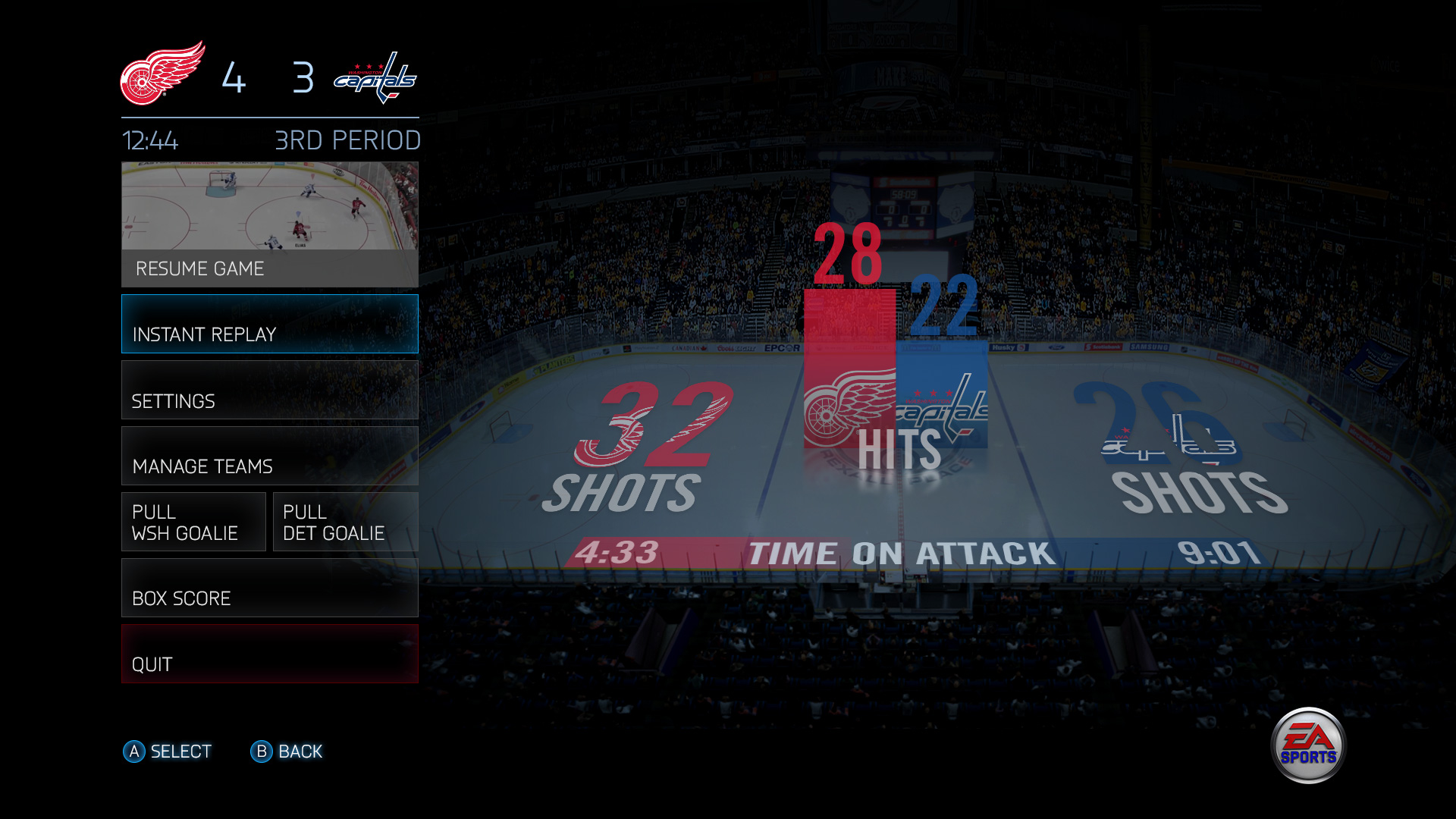Choose Pull WSH Goalie
This screenshot has height=819, width=1456.
193,522
